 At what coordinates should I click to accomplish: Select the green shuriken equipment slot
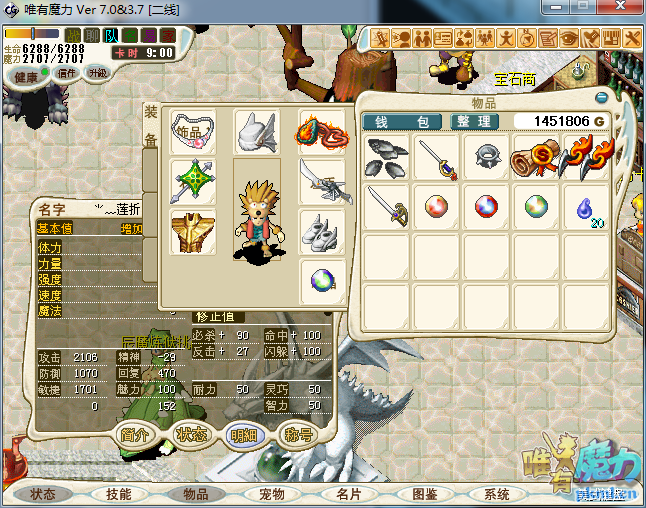click(x=193, y=181)
